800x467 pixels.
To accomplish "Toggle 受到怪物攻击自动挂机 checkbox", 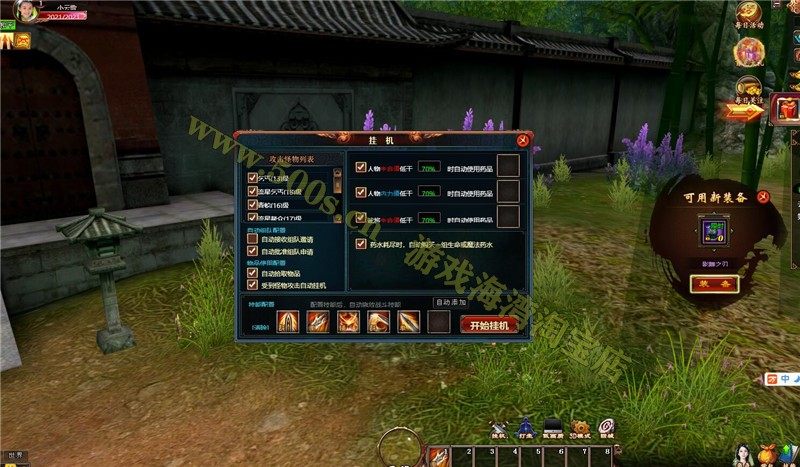I will [x=253, y=284].
